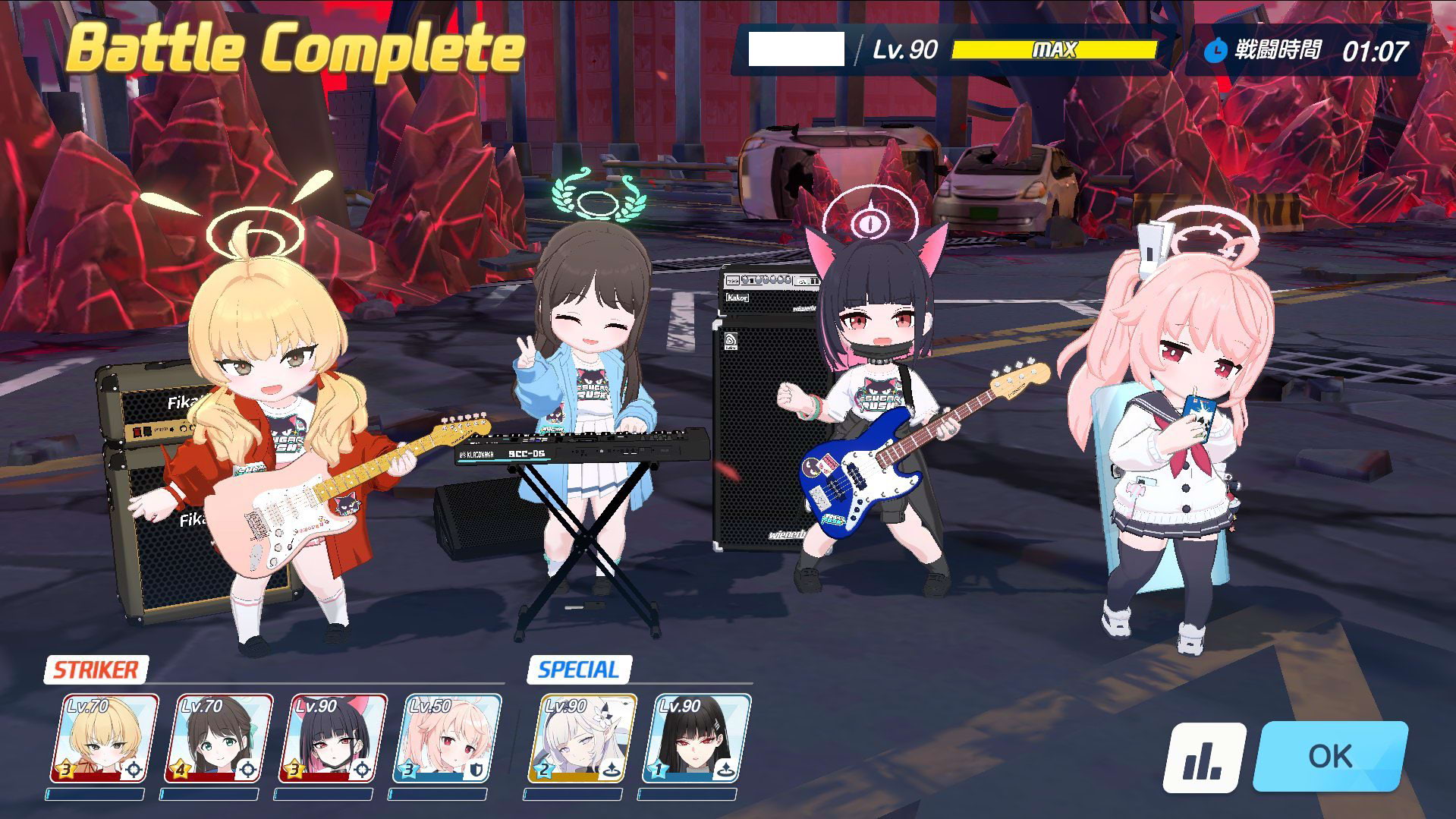Select the brown-haired Lv.70 striker portrait
The width and height of the screenshot is (1456, 819).
pos(219,739)
